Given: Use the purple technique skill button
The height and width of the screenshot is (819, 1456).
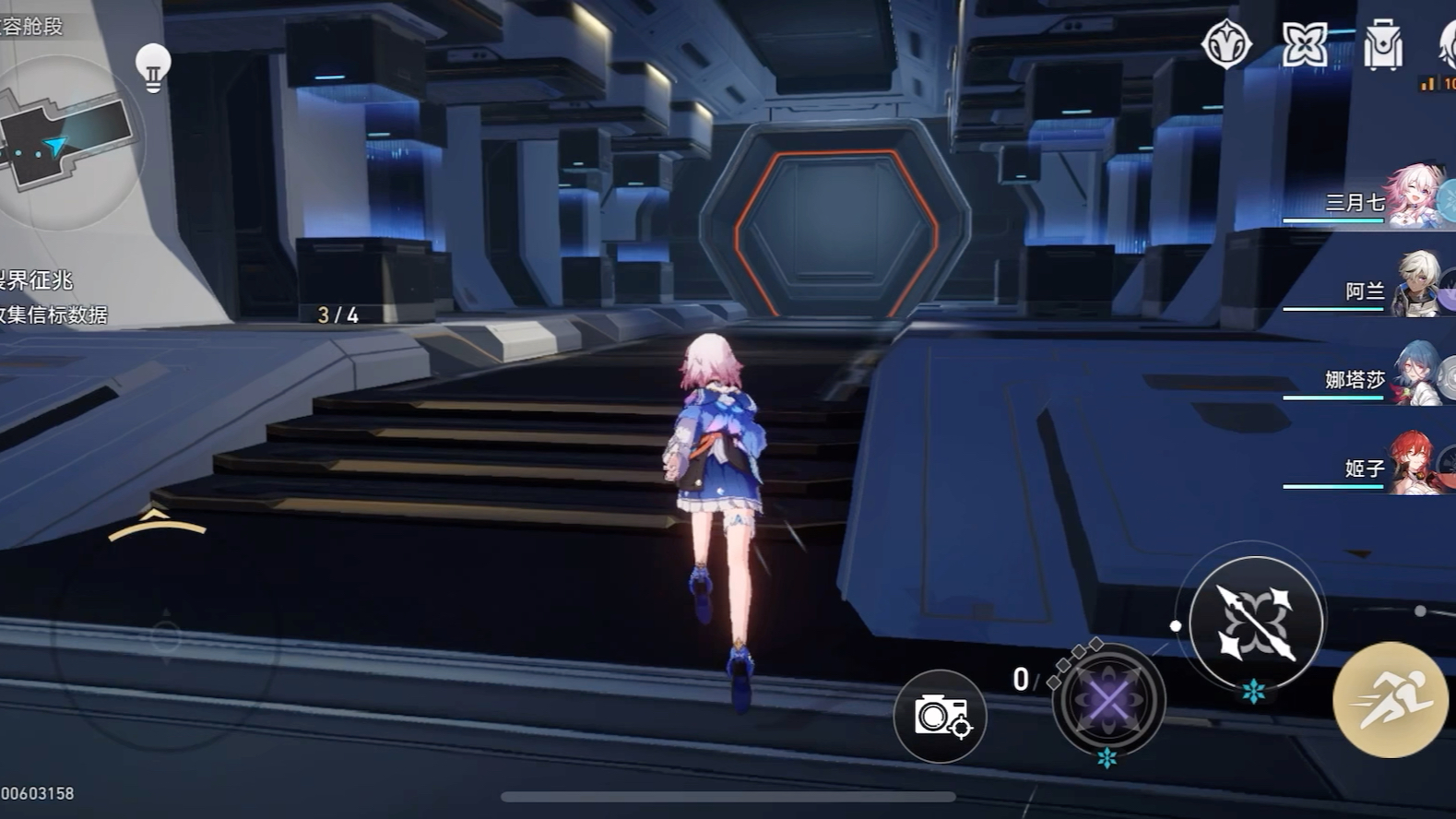Looking at the screenshot, I should pos(1108,701).
